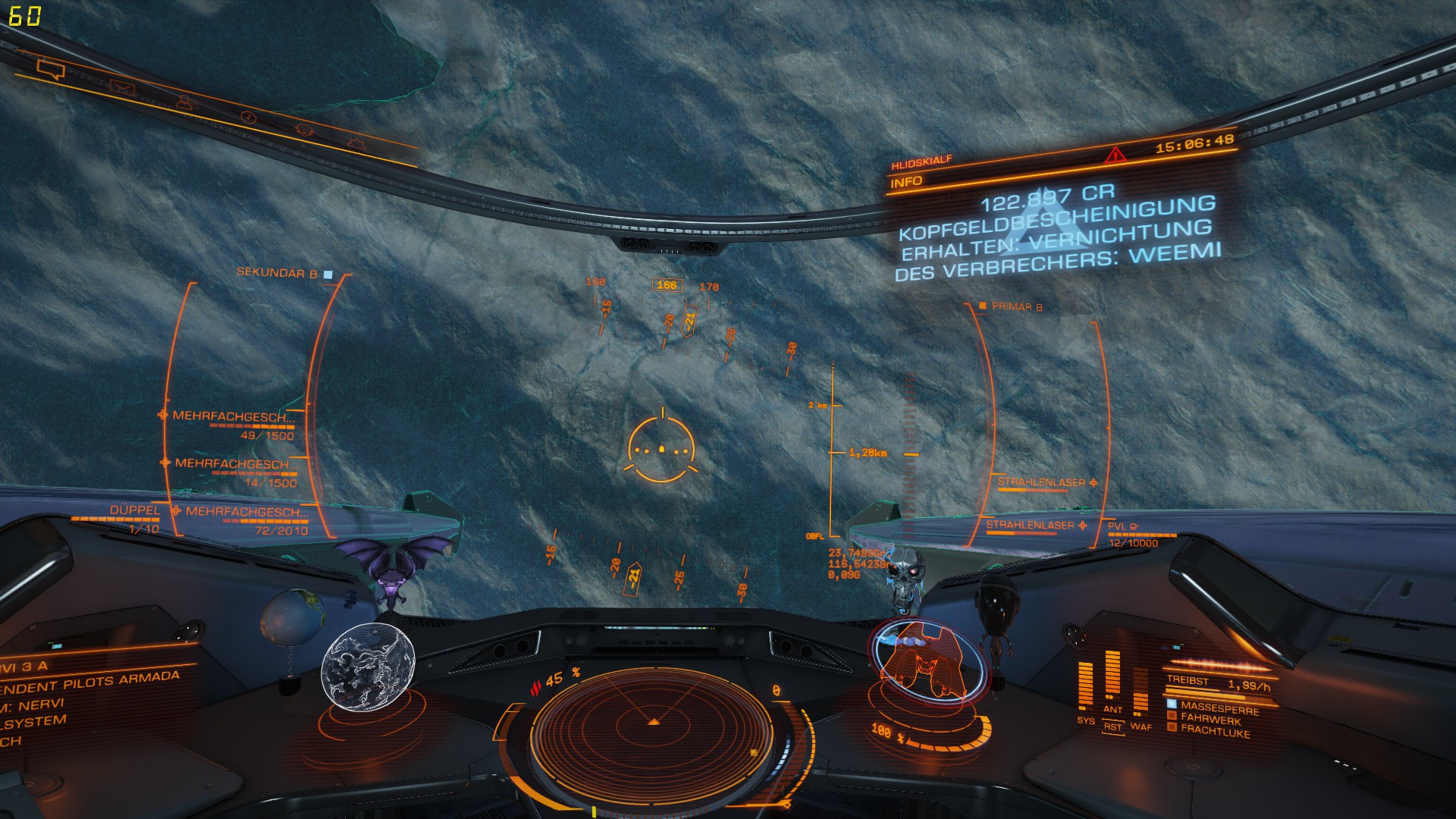Screen dimensions: 1456x819
Task: Boost power to SYS capacitor
Action: (x=1085, y=720)
